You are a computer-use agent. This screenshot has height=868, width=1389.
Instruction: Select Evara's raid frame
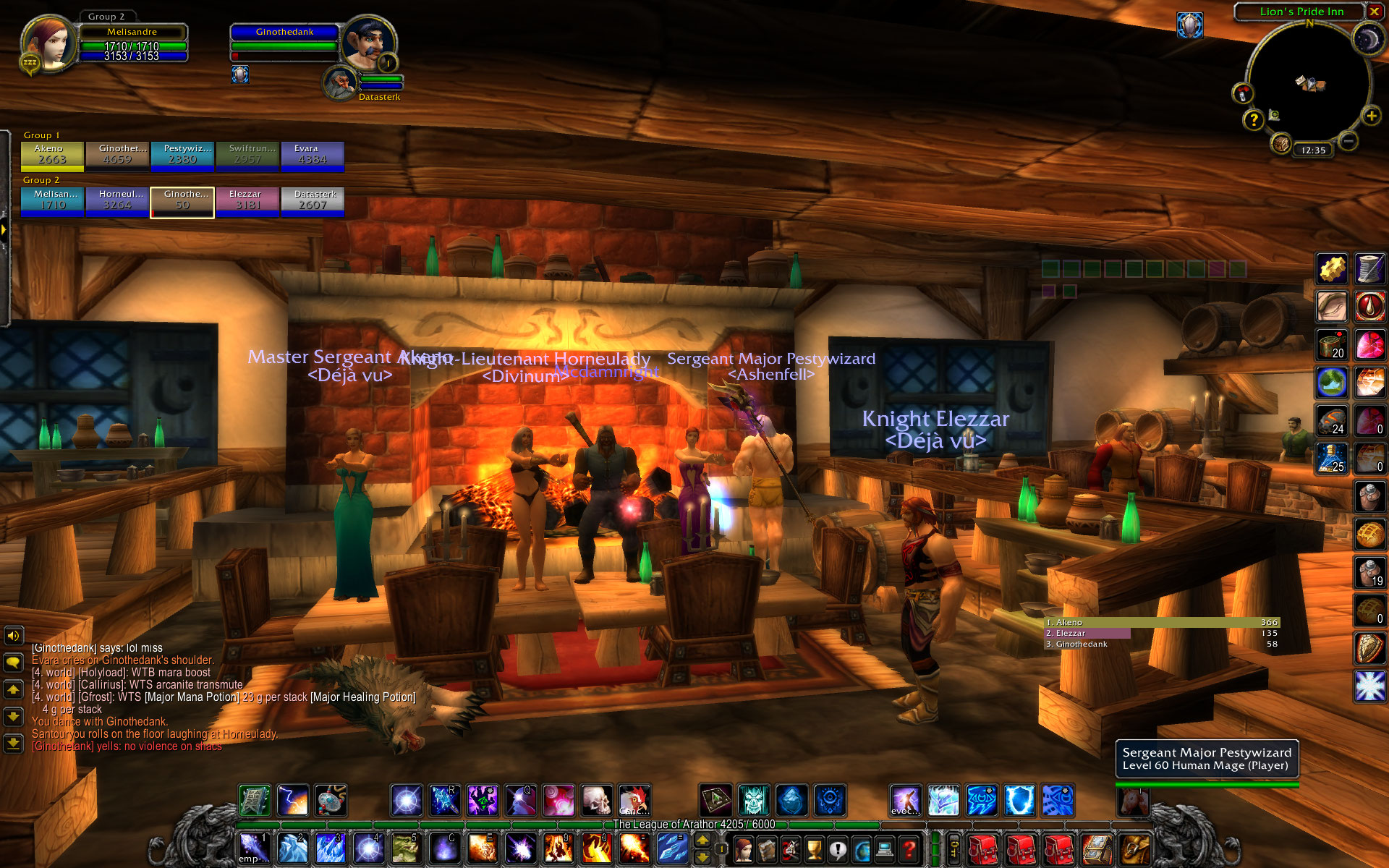(313, 155)
